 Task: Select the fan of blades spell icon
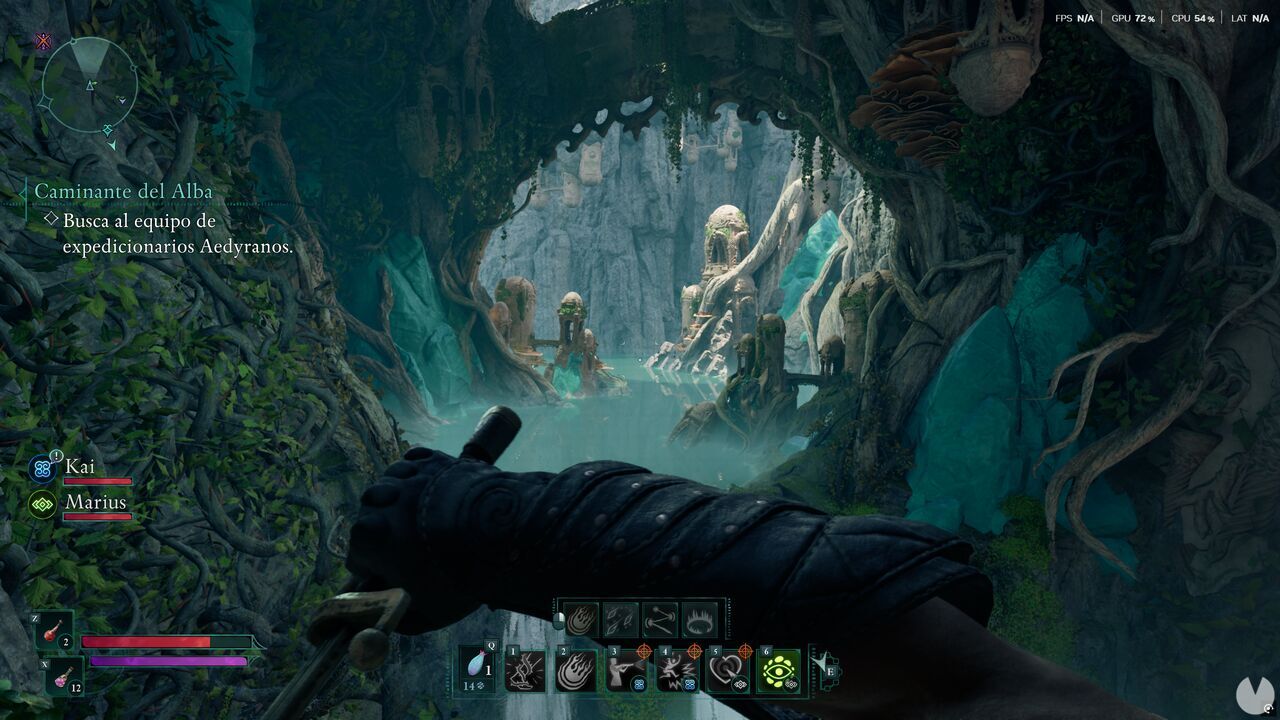click(x=620, y=618)
